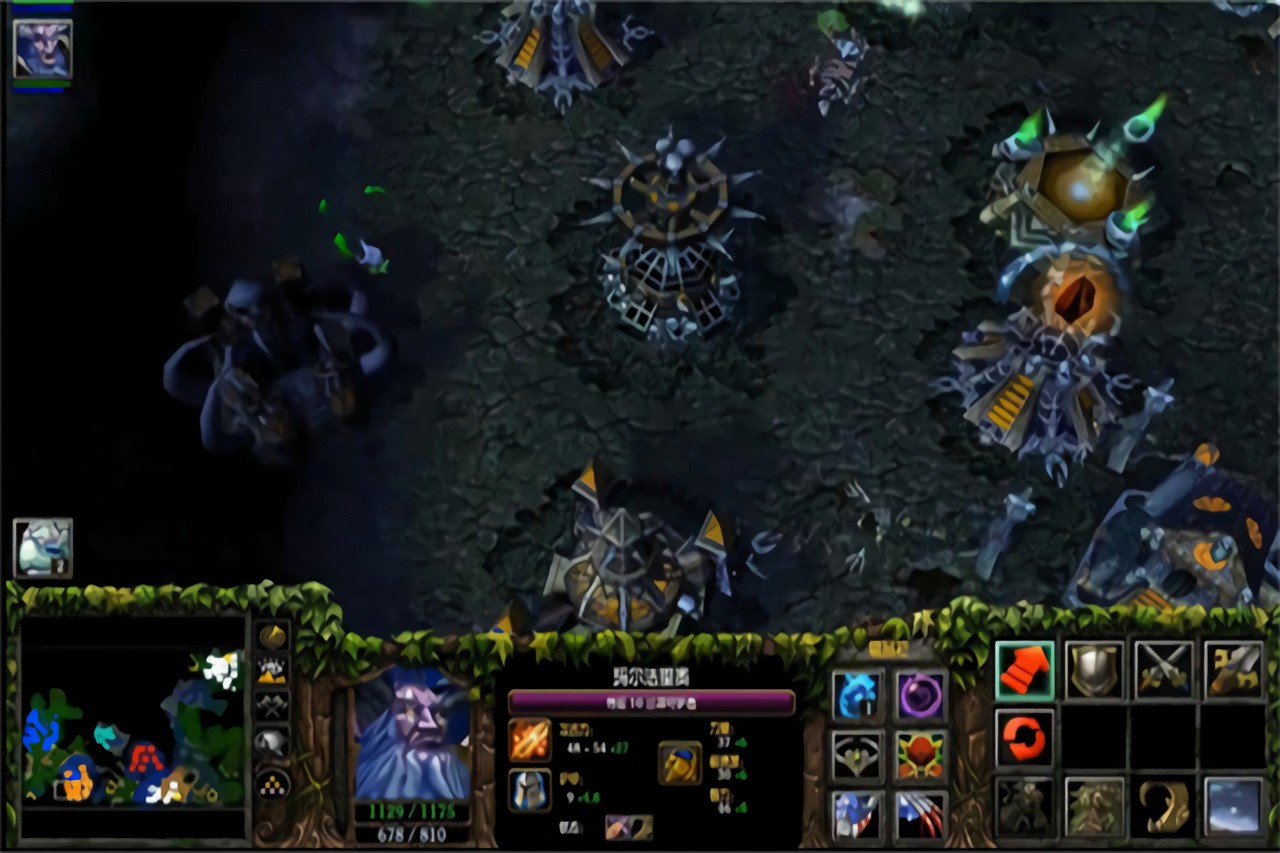Click the white creature icon above the minimap

[x=42, y=548]
